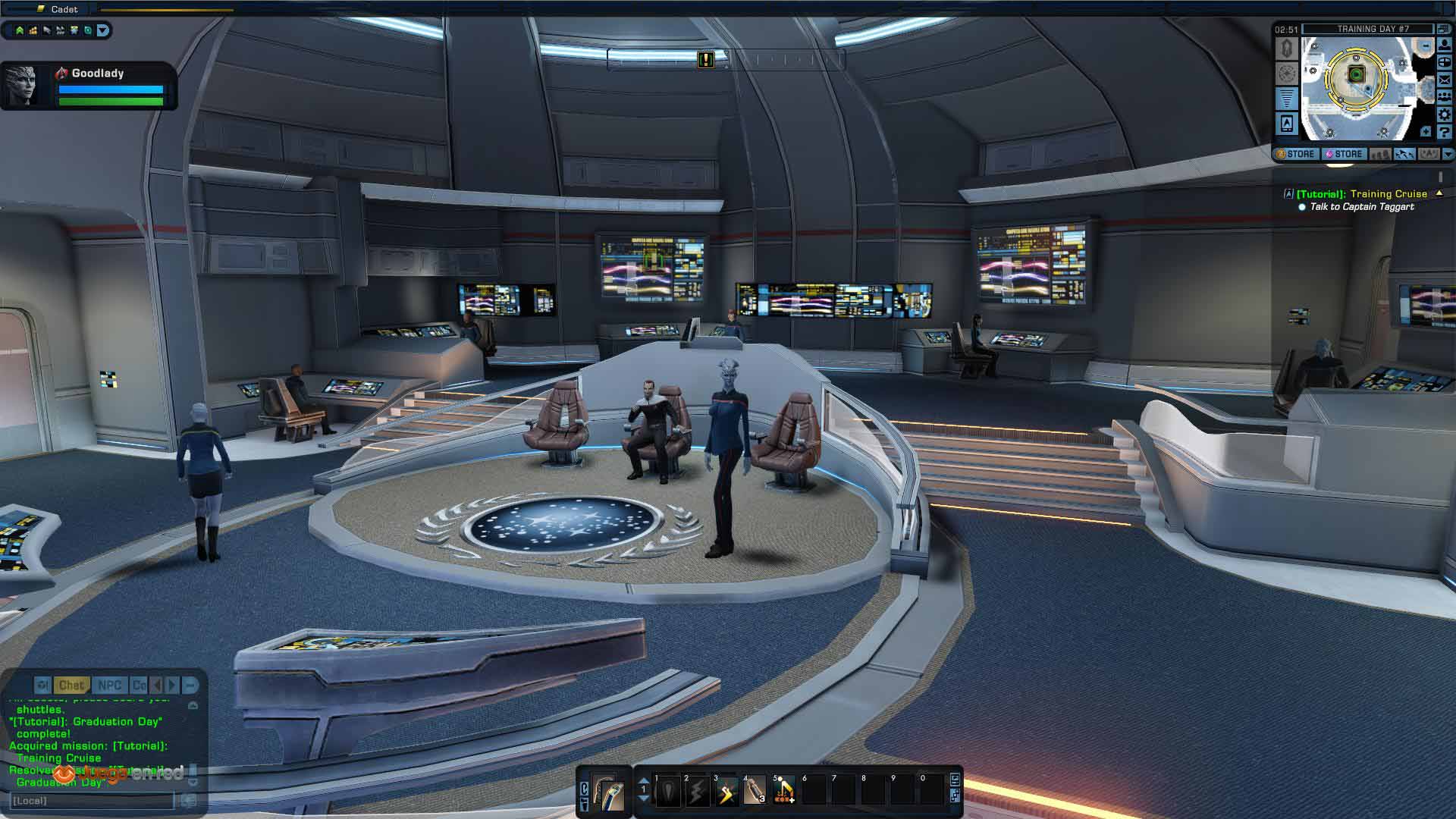The height and width of the screenshot is (819, 1456).
Task: Zoom out the minimap with minus button
Action: click(1426, 46)
